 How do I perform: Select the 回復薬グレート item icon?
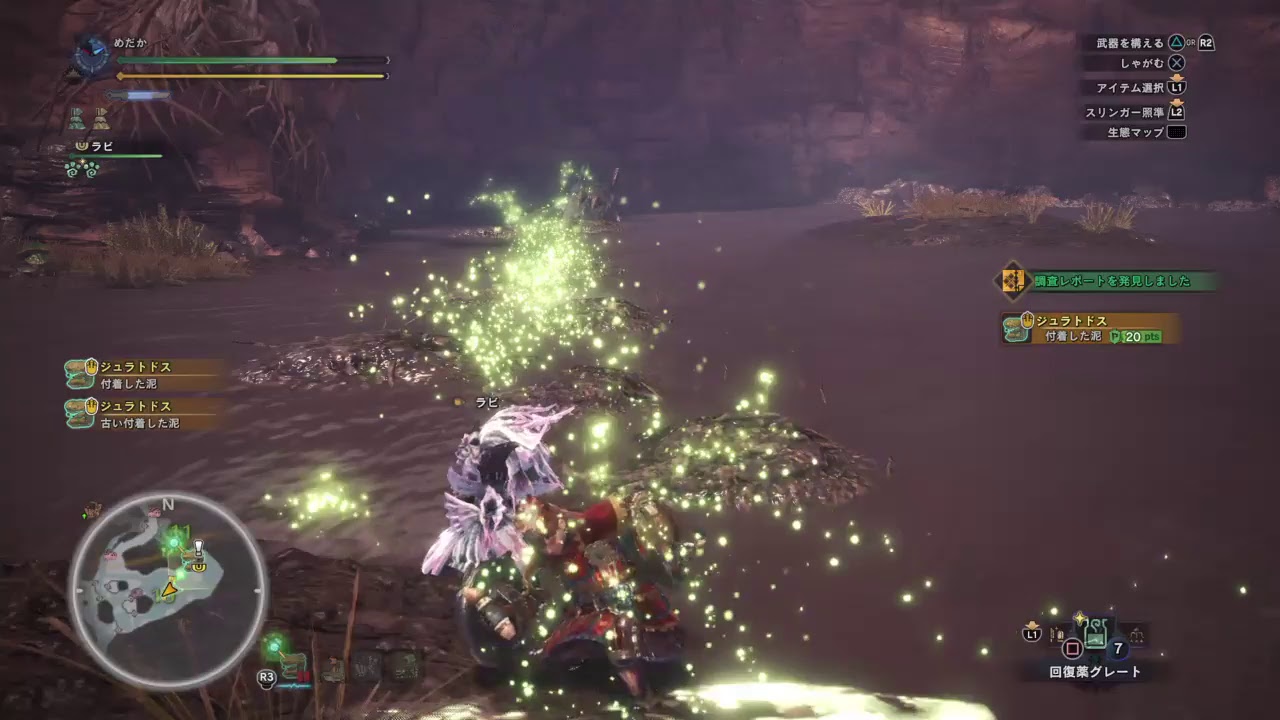click(1096, 633)
